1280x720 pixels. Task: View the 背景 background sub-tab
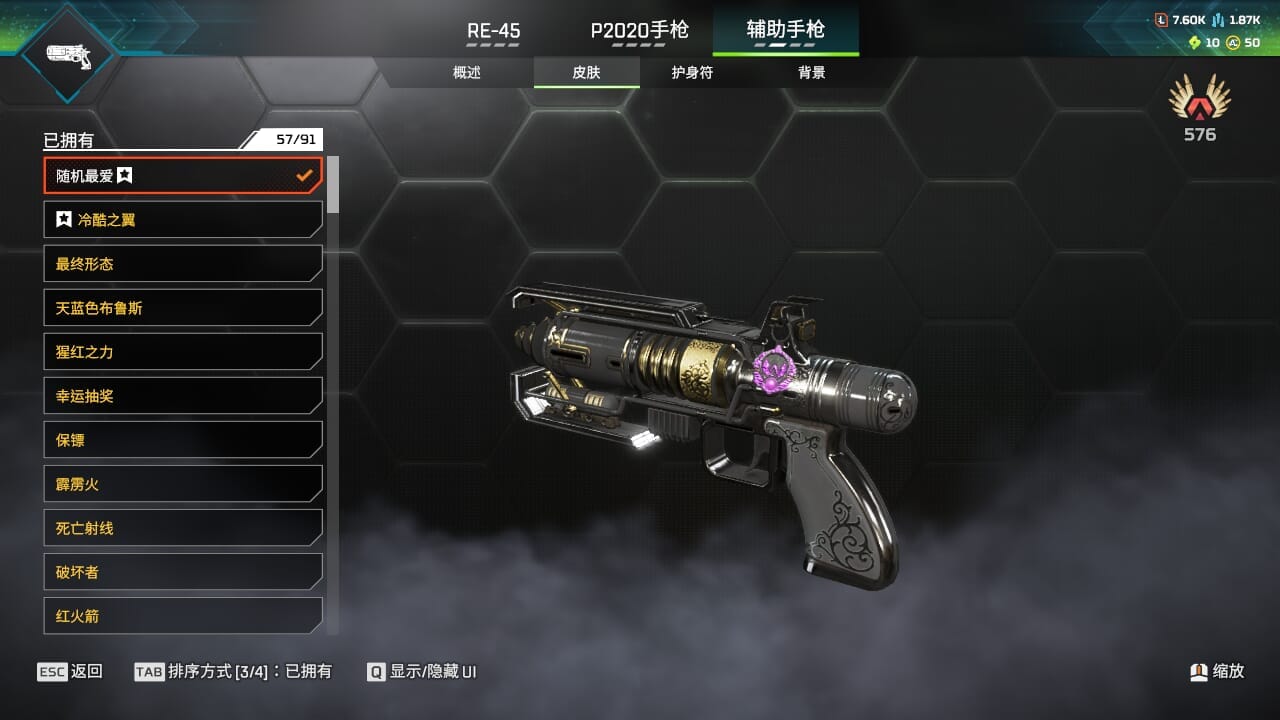(811, 72)
